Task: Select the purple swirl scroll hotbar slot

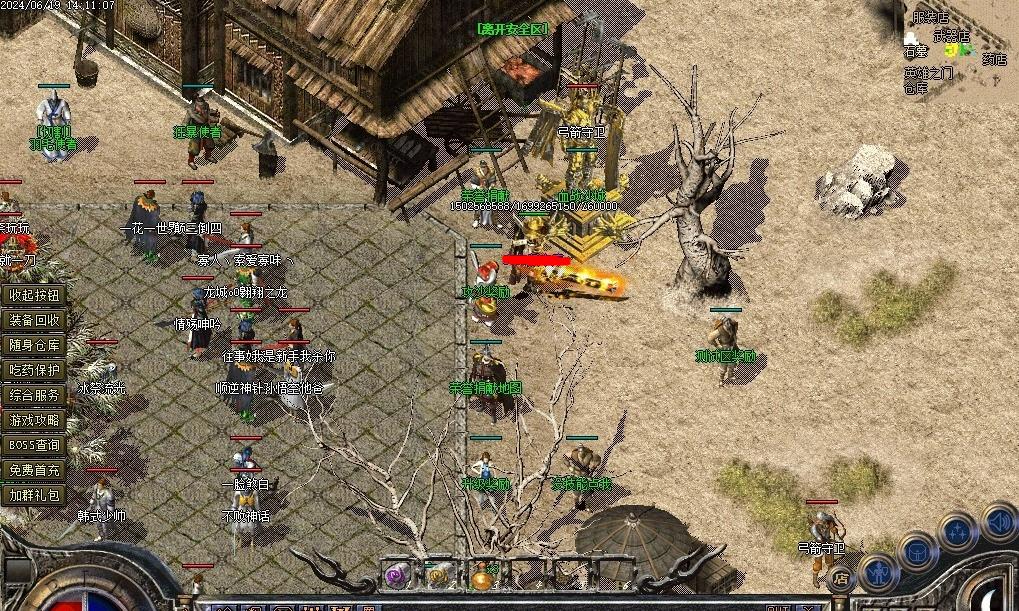Action: 397,575
